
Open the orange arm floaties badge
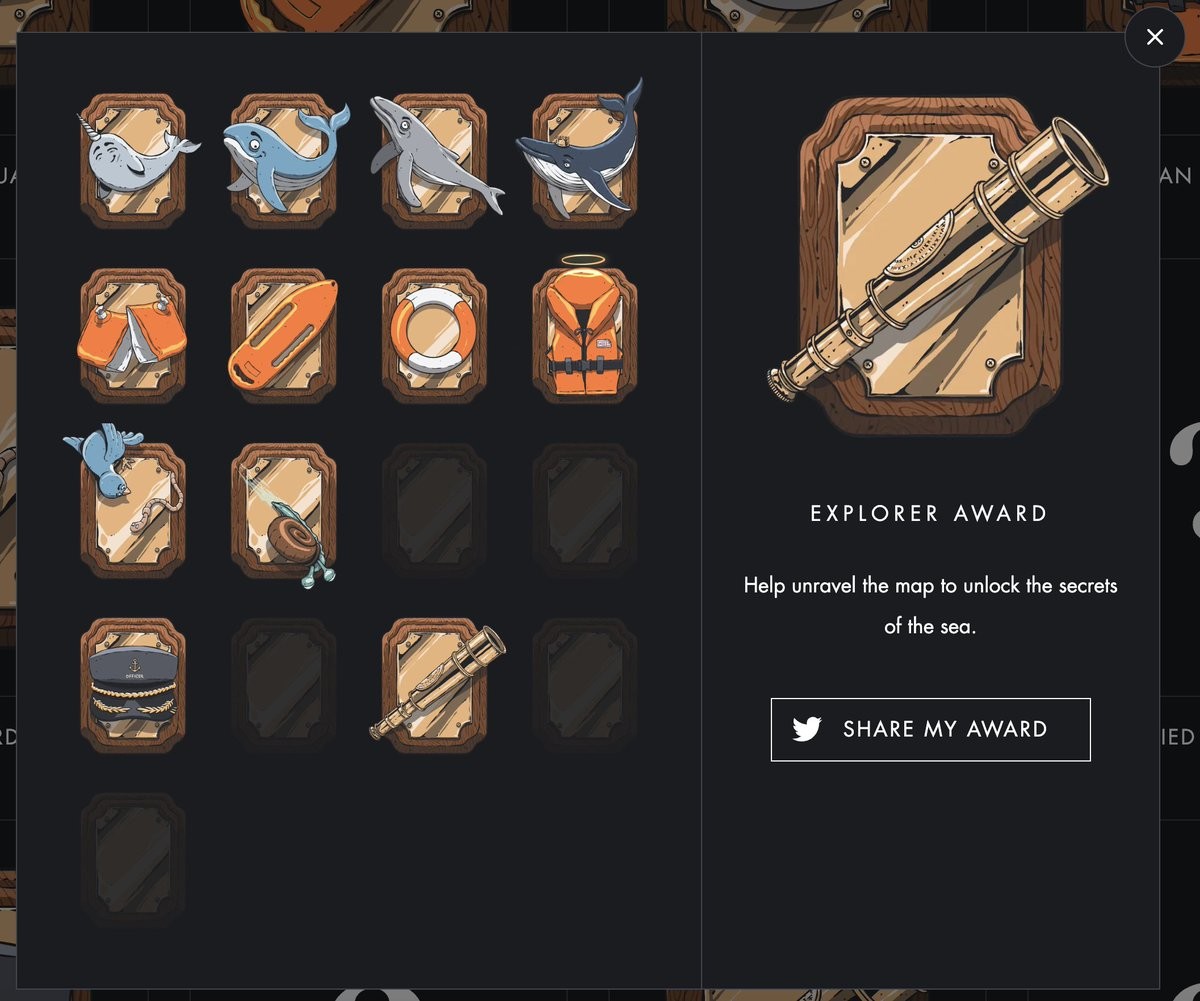click(x=133, y=335)
